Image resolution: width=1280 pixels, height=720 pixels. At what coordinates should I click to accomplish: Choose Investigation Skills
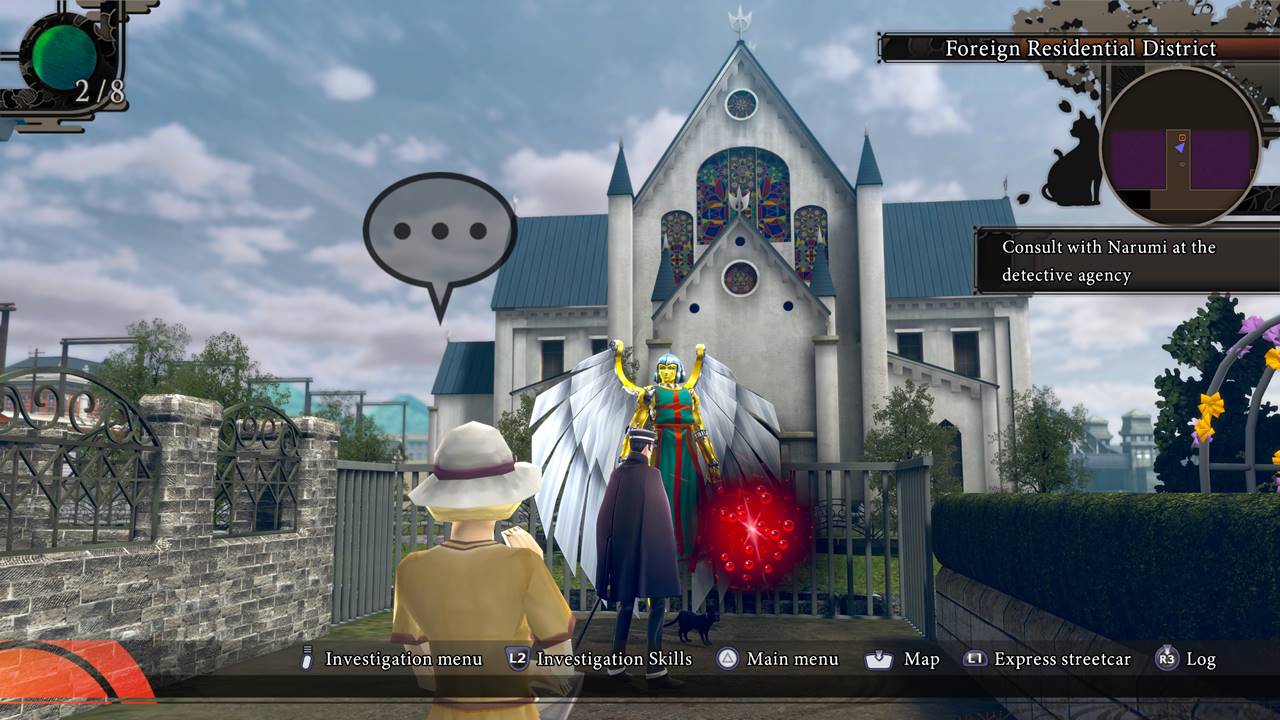tap(600, 659)
